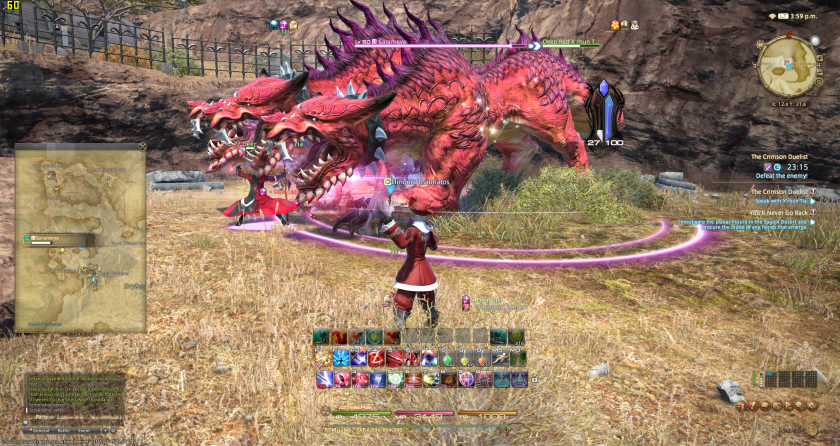
Task: Use the yellow potion hotbar slot
Action: [465, 359]
